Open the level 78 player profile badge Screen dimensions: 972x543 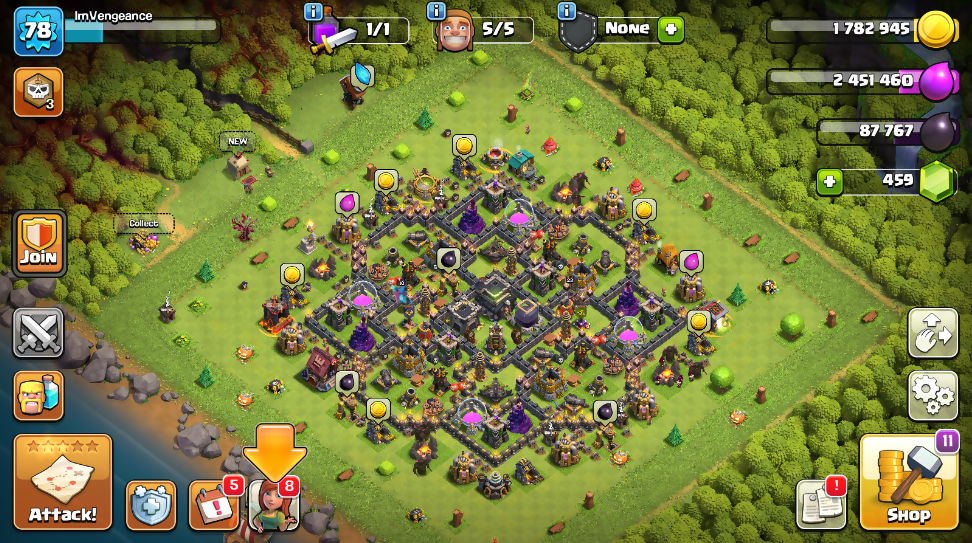pyautogui.click(x=38, y=30)
